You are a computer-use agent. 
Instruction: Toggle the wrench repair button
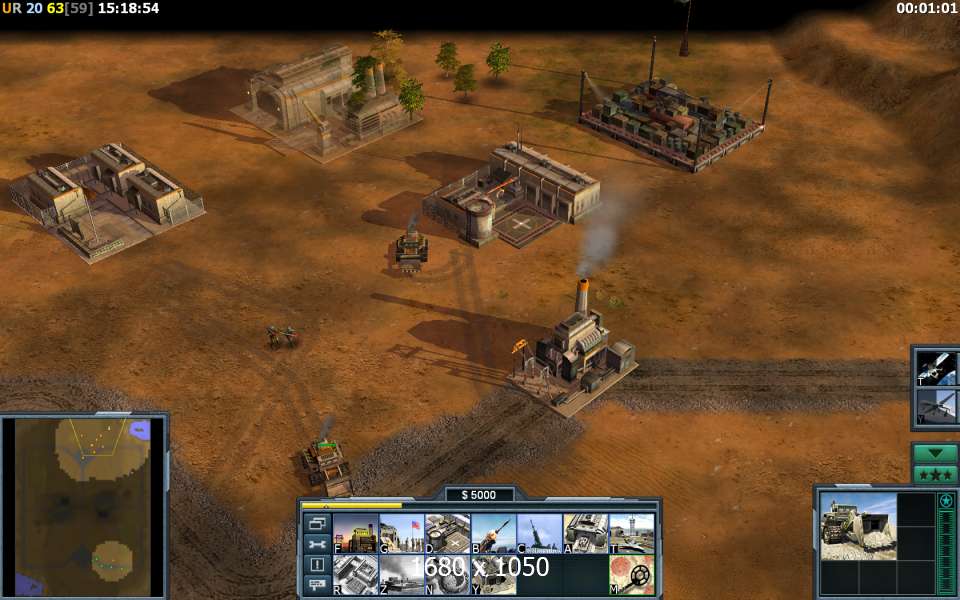click(317, 544)
